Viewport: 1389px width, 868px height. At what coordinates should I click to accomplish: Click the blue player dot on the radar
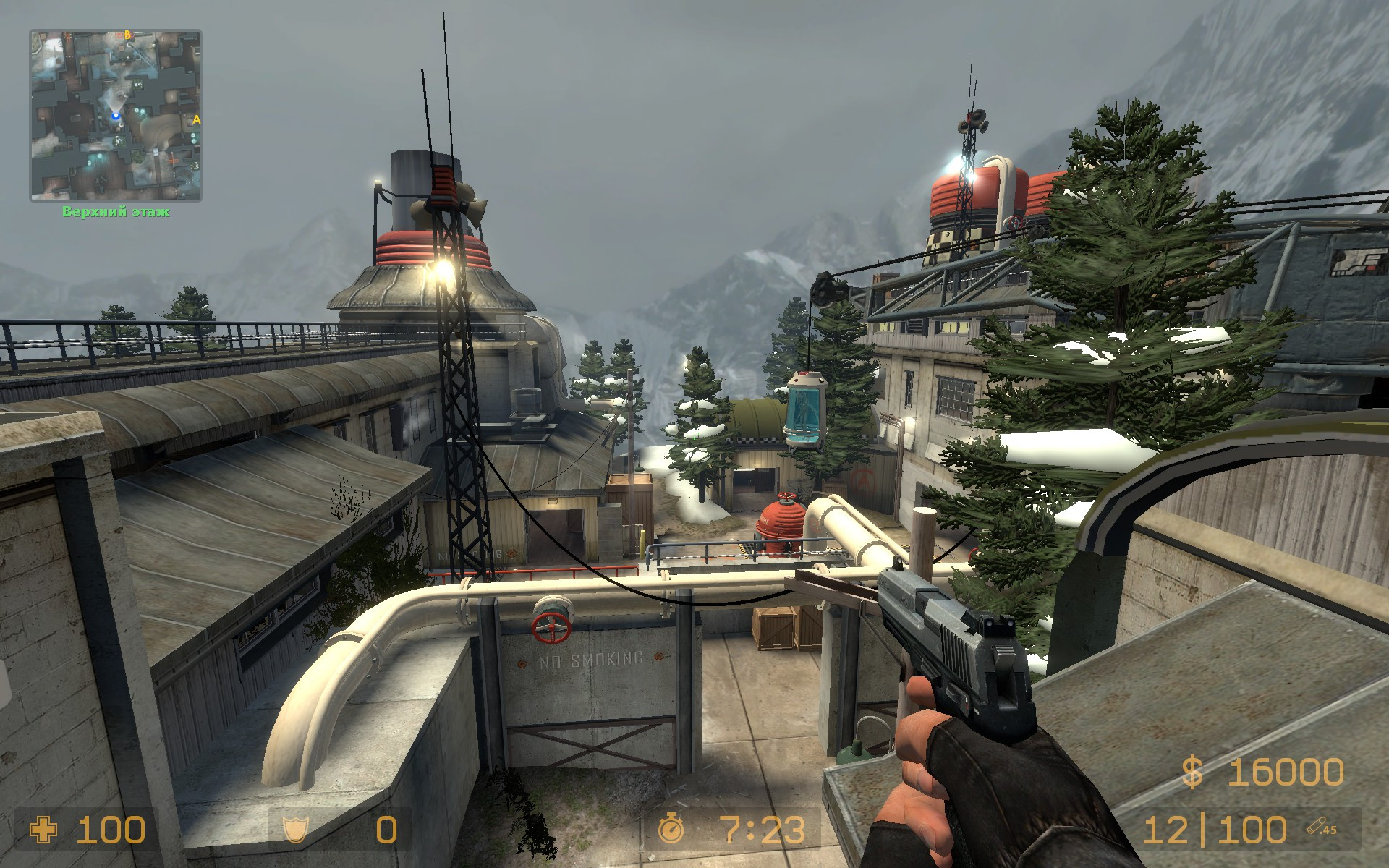click(x=116, y=116)
